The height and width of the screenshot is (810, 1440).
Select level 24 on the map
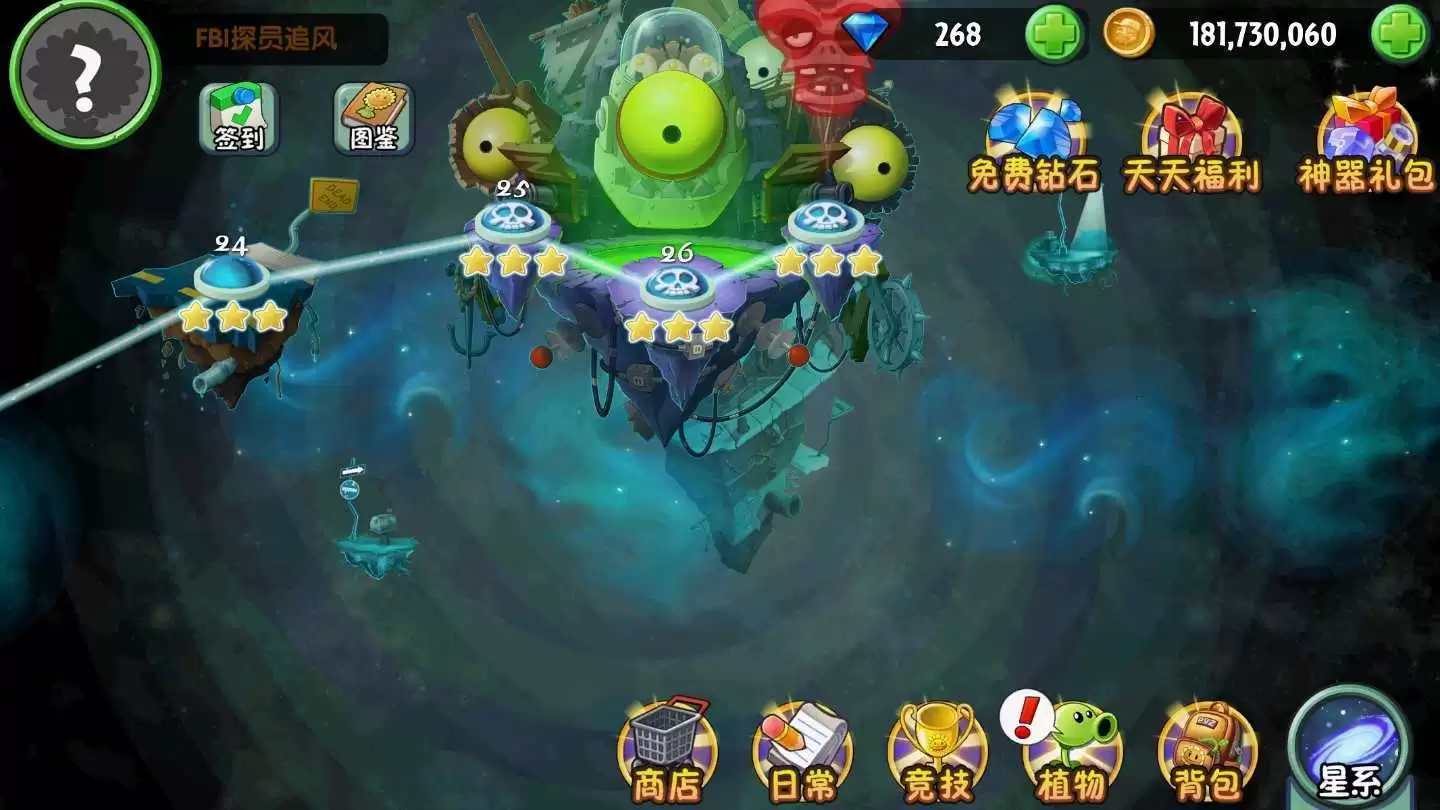pyautogui.click(x=232, y=275)
